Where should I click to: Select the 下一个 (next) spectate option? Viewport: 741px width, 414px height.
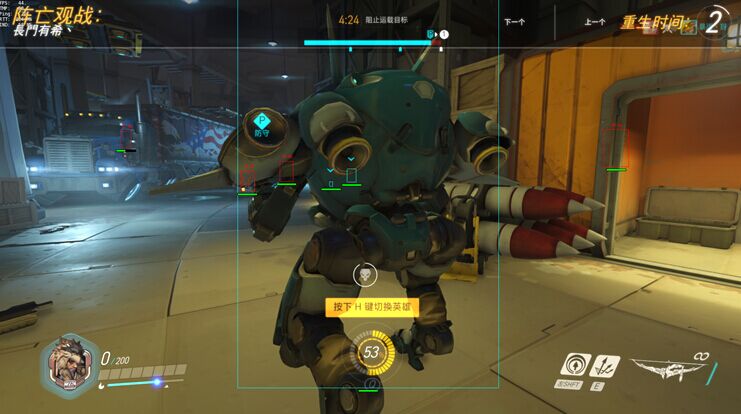tap(515, 20)
